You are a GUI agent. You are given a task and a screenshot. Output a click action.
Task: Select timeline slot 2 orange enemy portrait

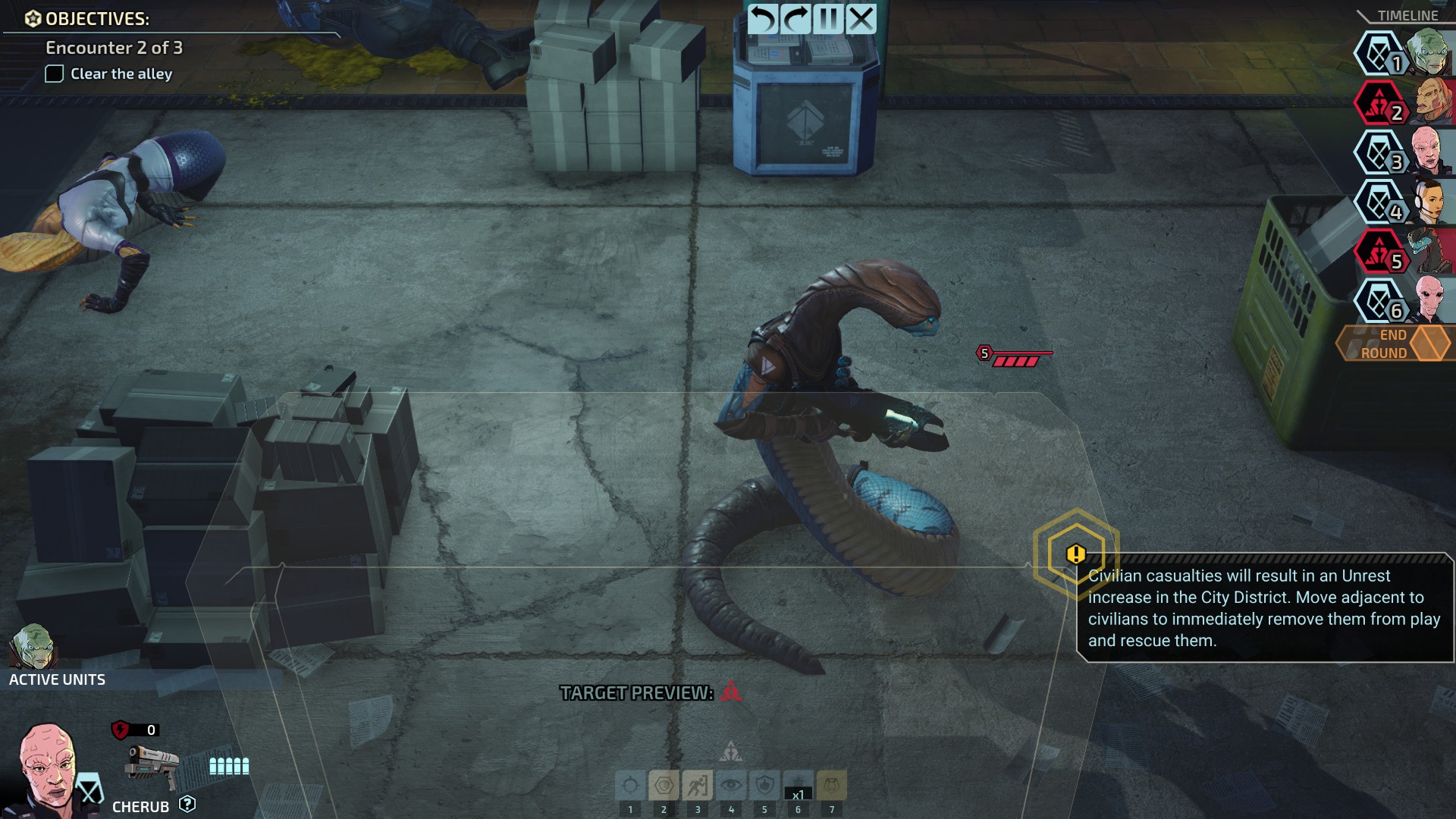point(1429,101)
